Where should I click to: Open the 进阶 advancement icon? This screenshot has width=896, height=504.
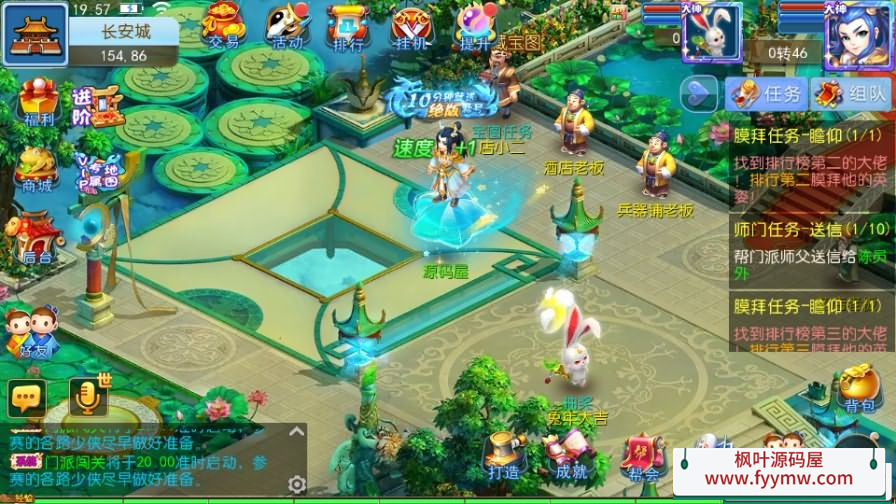pyautogui.click(x=97, y=105)
